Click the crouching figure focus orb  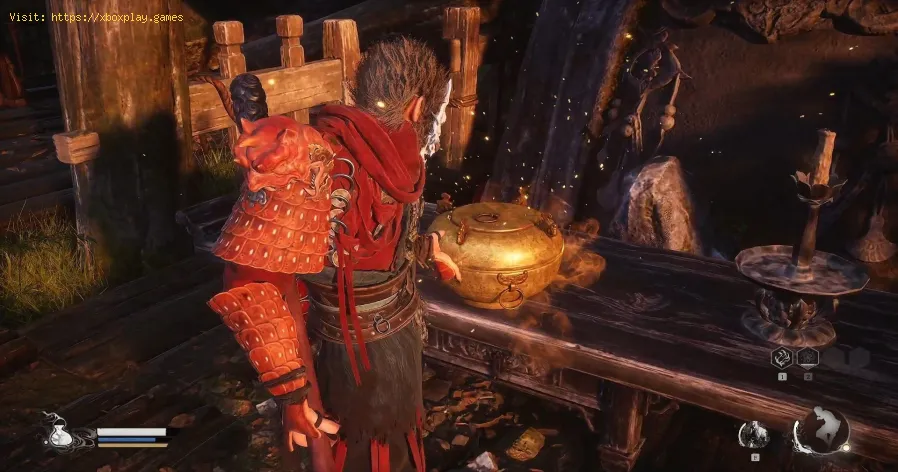(x=821, y=430)
